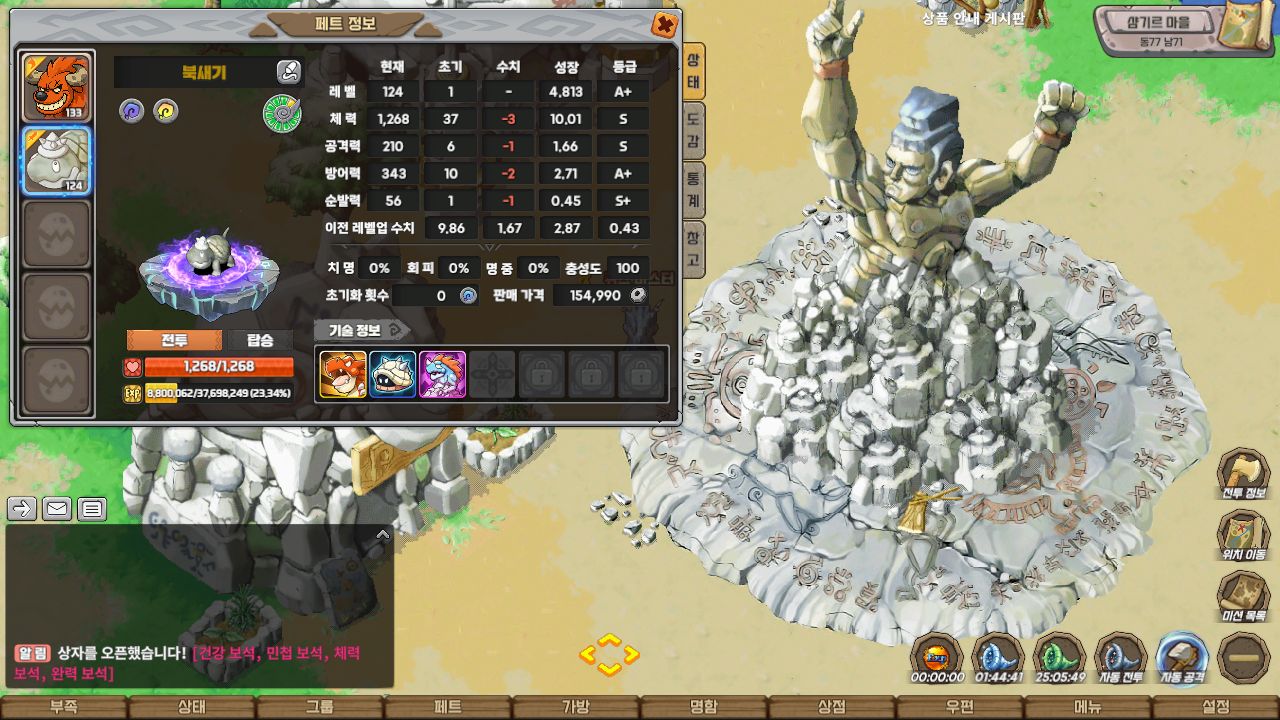Choose the 전투 battle button for pet
The image size is (1280, 720).
pyautogui.click(x=174, y=340)
